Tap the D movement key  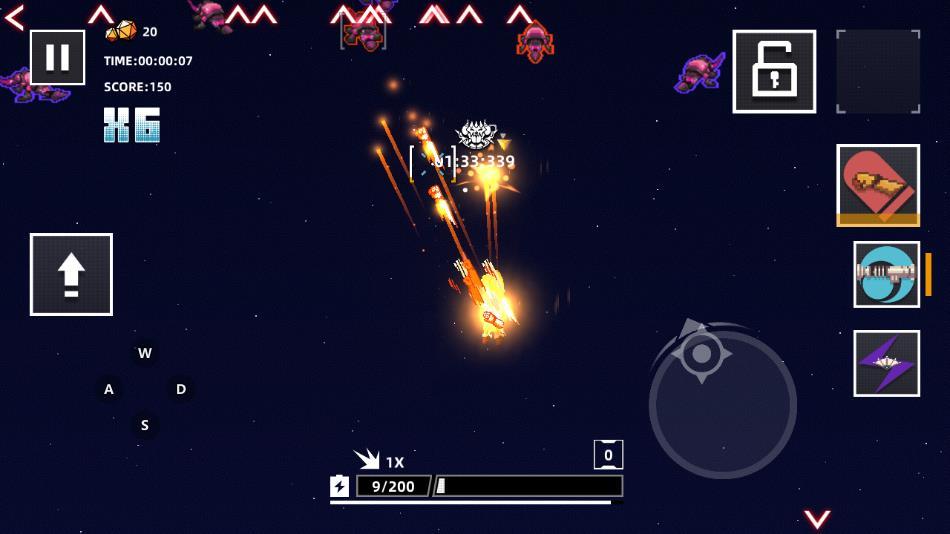click(181, 389)
